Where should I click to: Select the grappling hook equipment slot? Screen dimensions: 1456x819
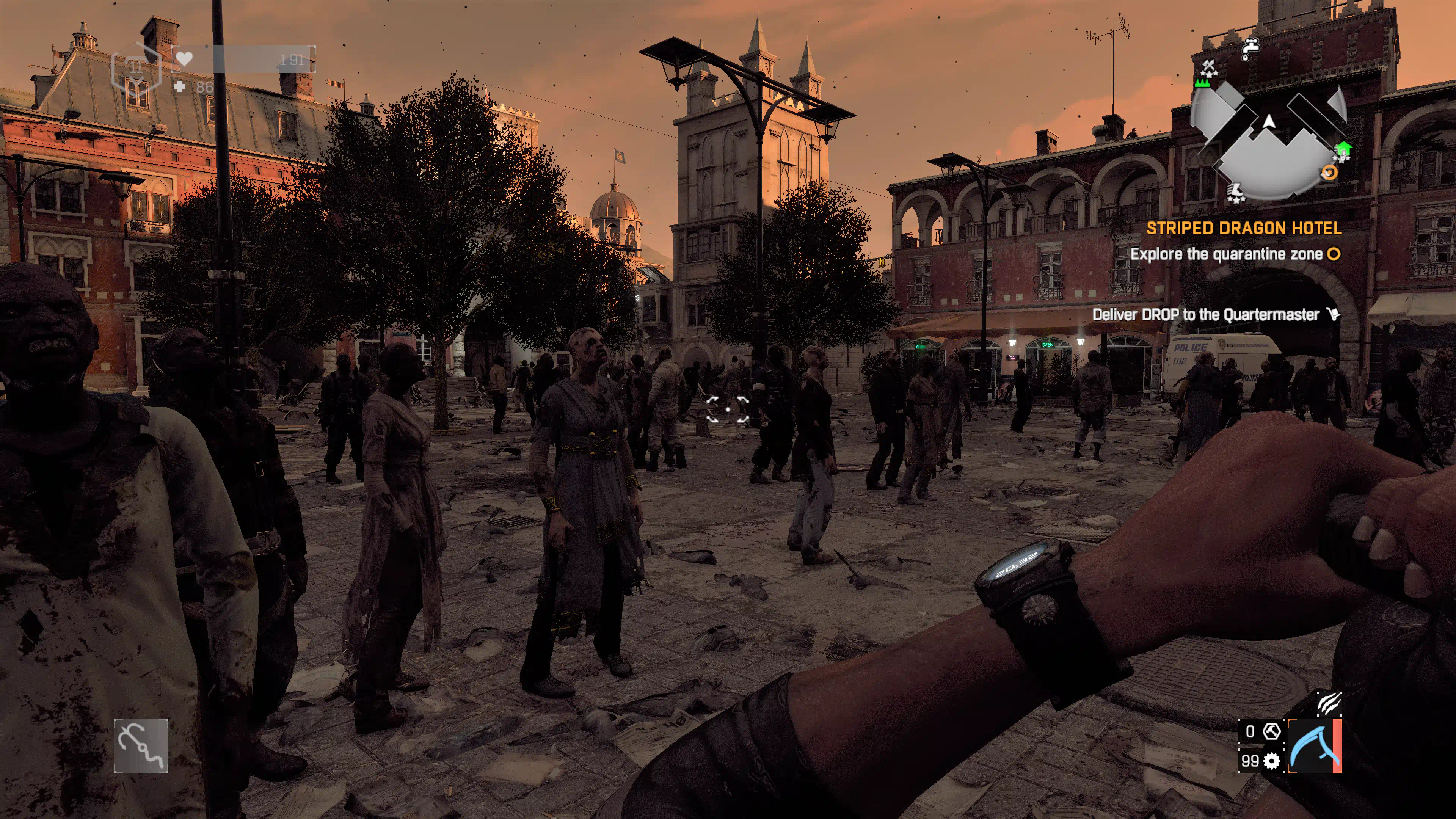[141, 745]
